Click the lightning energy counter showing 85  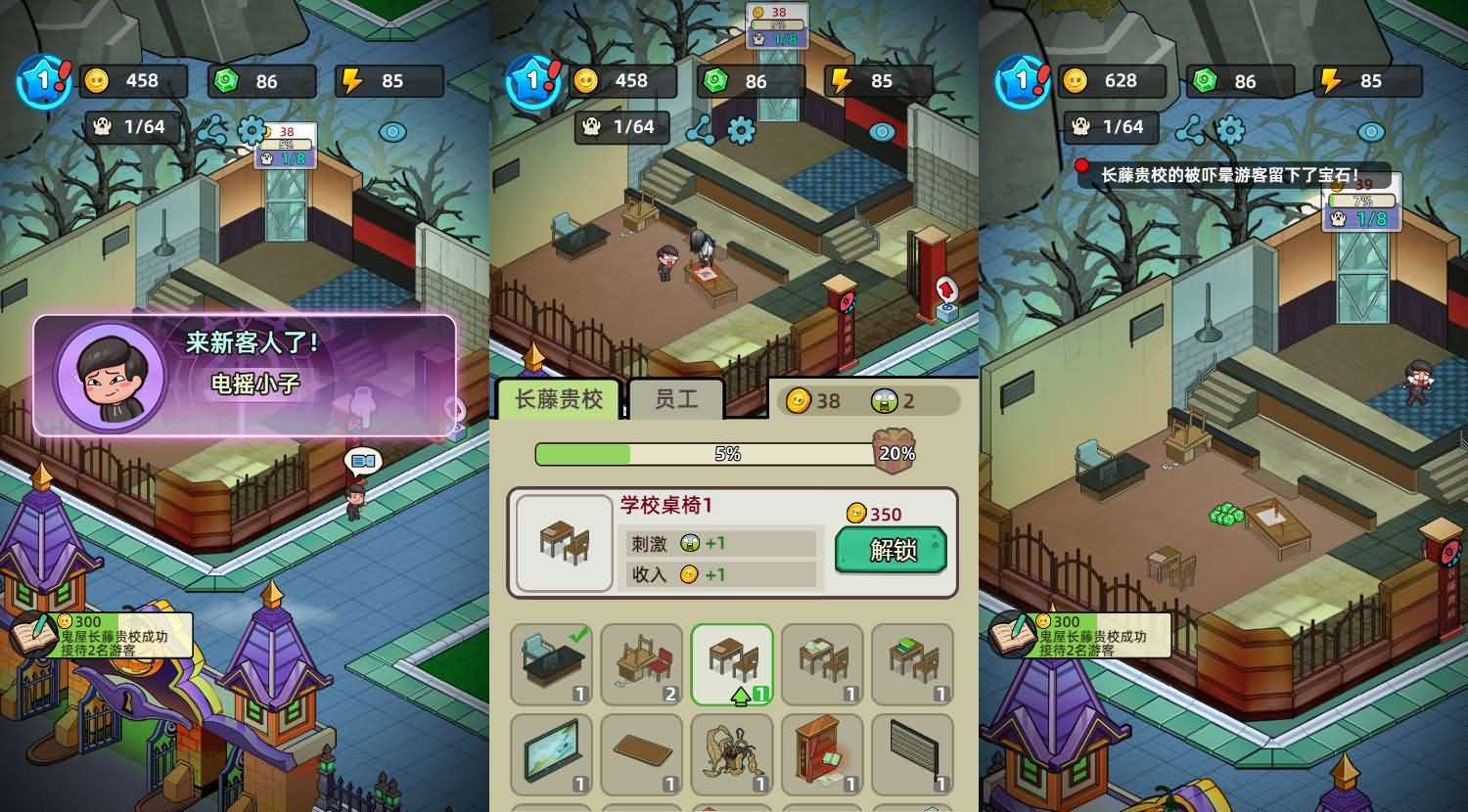pos(876,82)
